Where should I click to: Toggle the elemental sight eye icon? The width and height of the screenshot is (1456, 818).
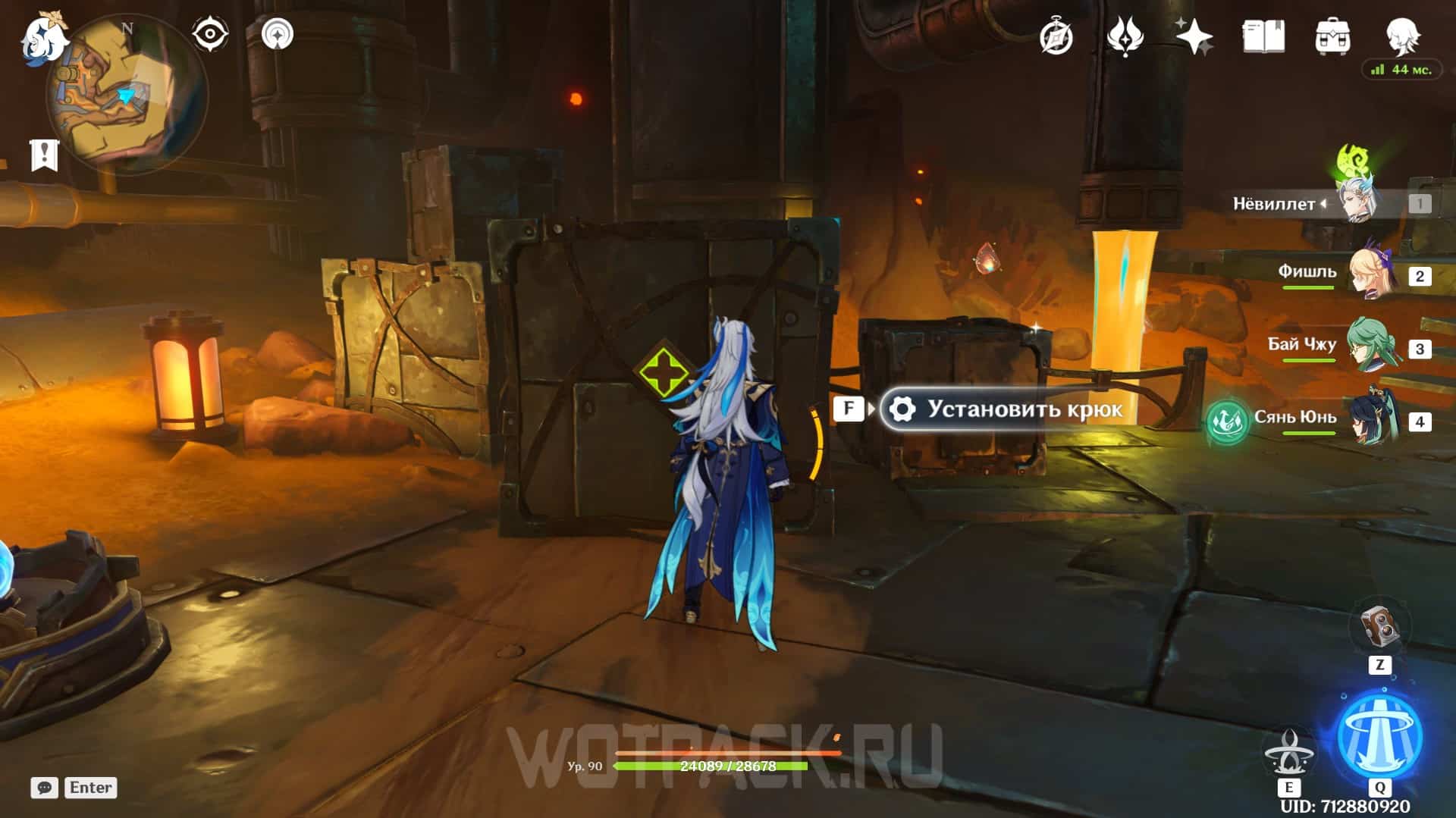[x=210, y=34]
